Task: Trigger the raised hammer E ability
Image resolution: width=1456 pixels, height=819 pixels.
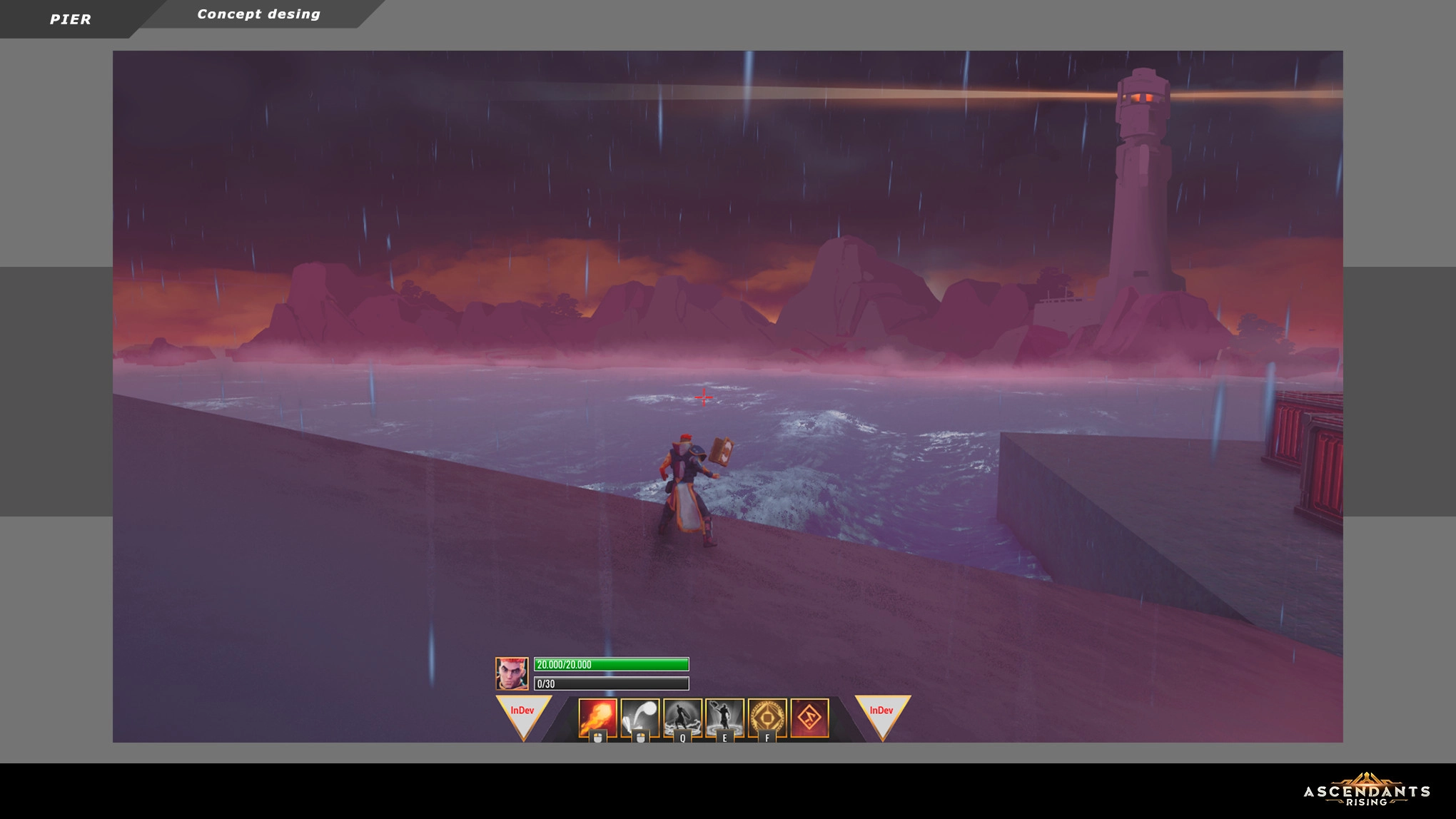Action: pos(724,717)
